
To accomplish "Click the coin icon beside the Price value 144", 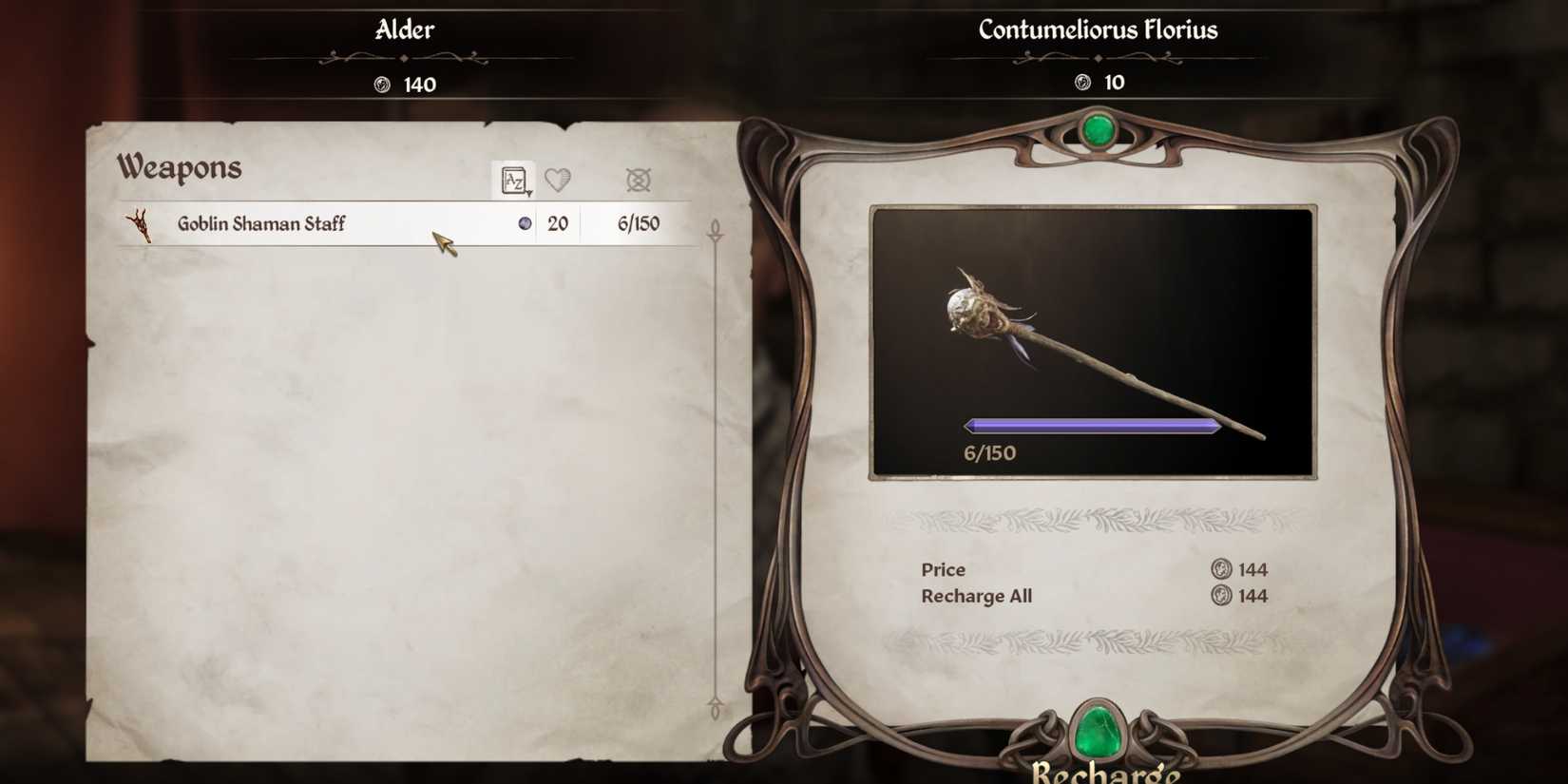I will [x=1219, y=569].
